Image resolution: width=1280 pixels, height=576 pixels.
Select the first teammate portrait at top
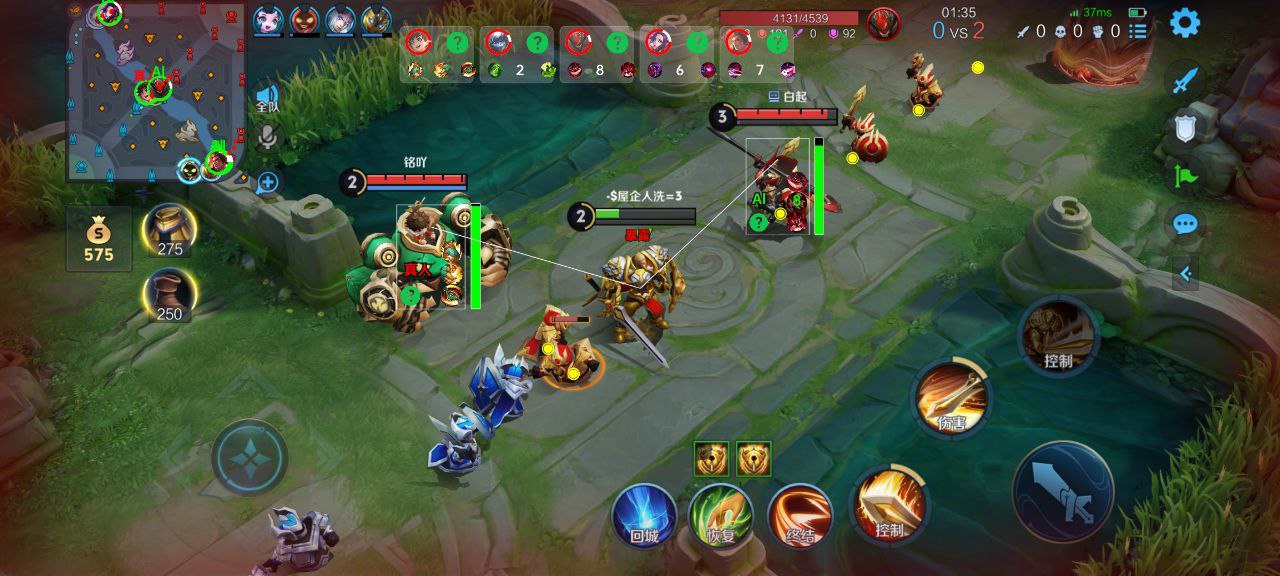click(267, 20)
